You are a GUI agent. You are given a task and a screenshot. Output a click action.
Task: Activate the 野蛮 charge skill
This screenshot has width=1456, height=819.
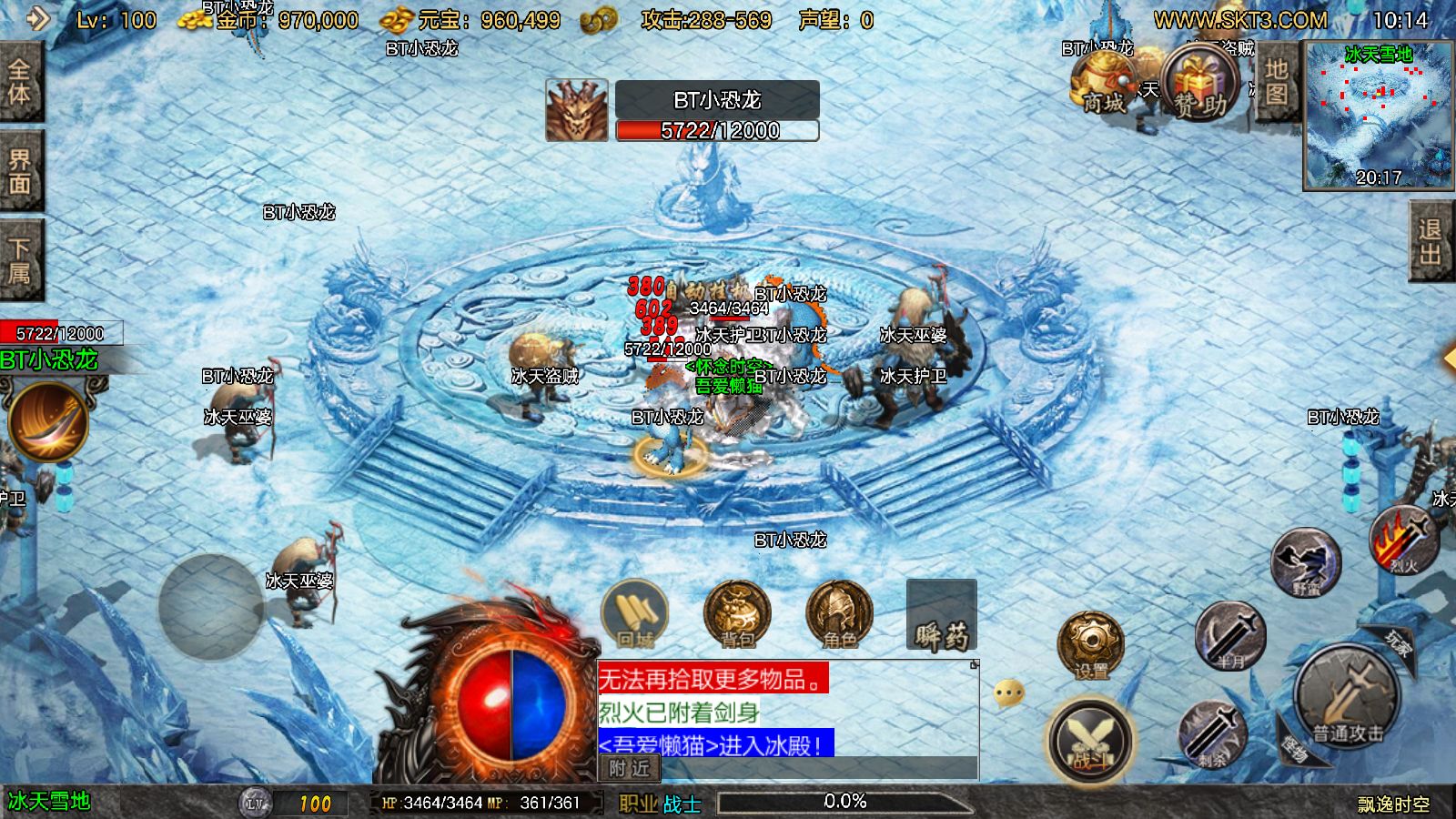tap(1306, 561)
